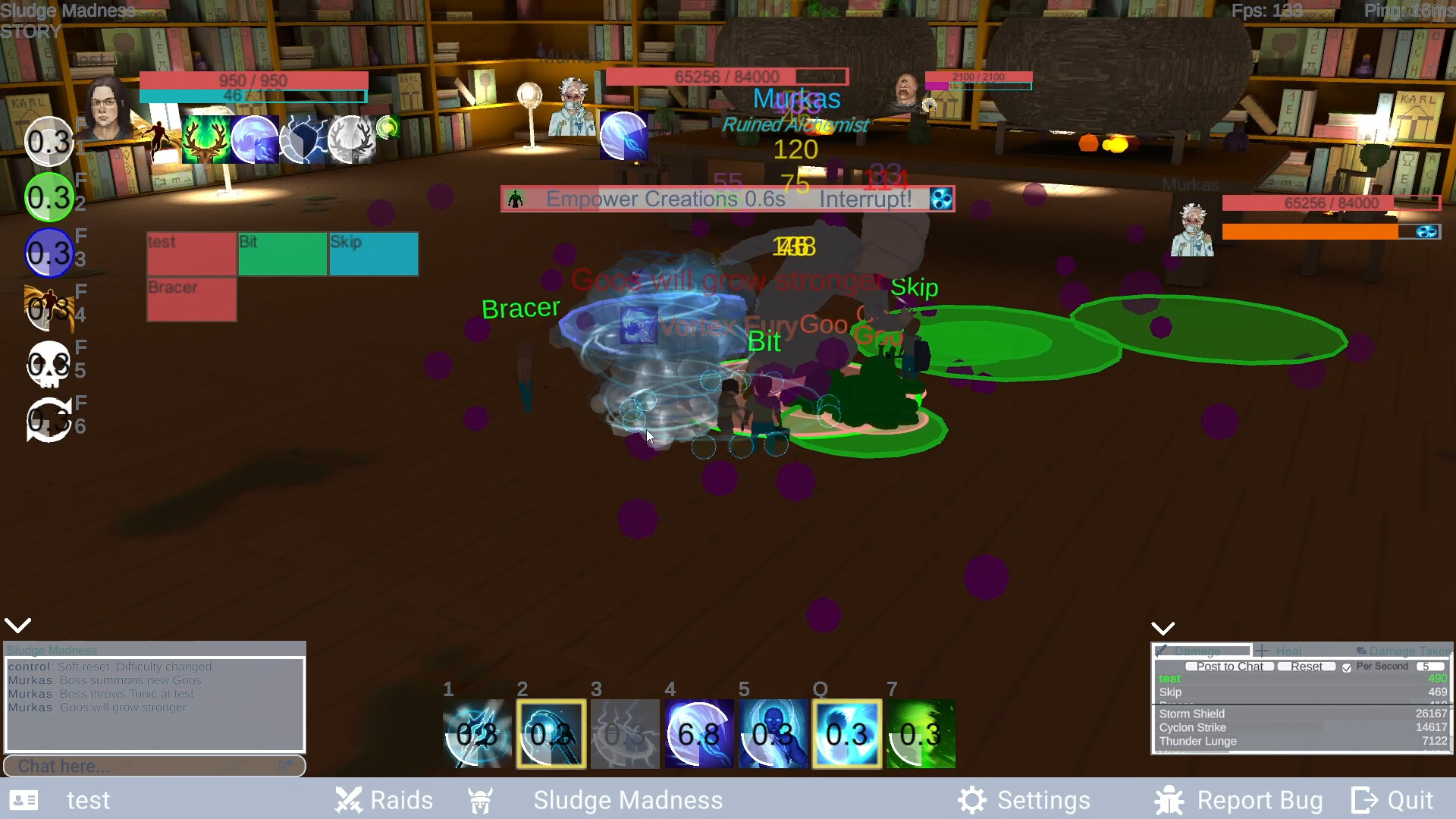Click the stag antler buff icon
This screenshot has width=1456, height=819.
click(x=206, y=140)
